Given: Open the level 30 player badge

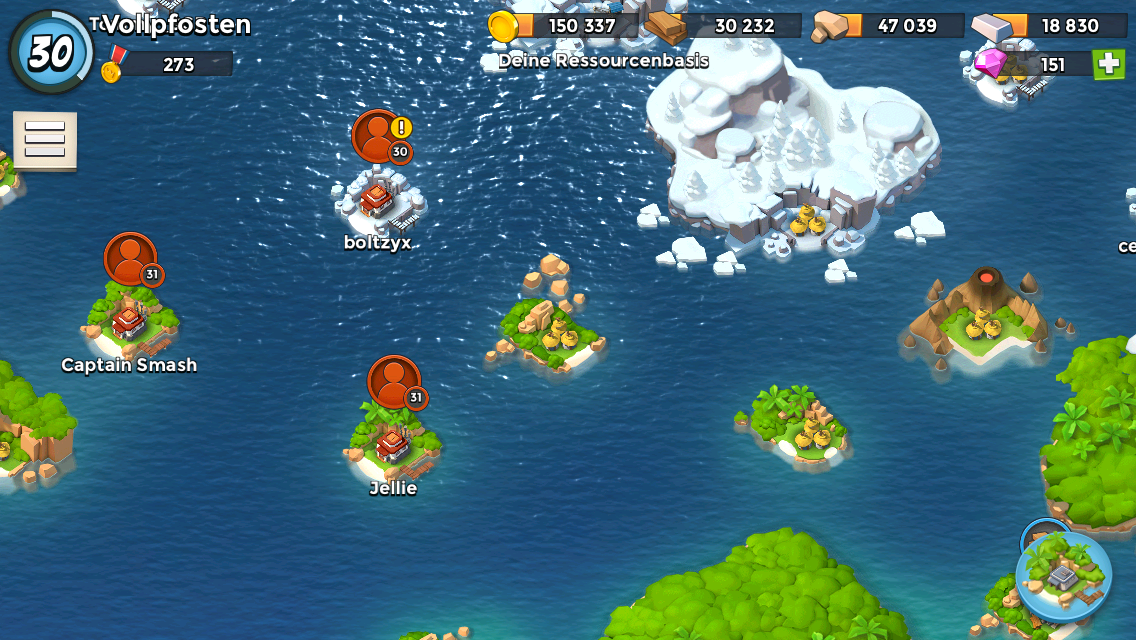Looking at the screenshot, I should (51, 52).
